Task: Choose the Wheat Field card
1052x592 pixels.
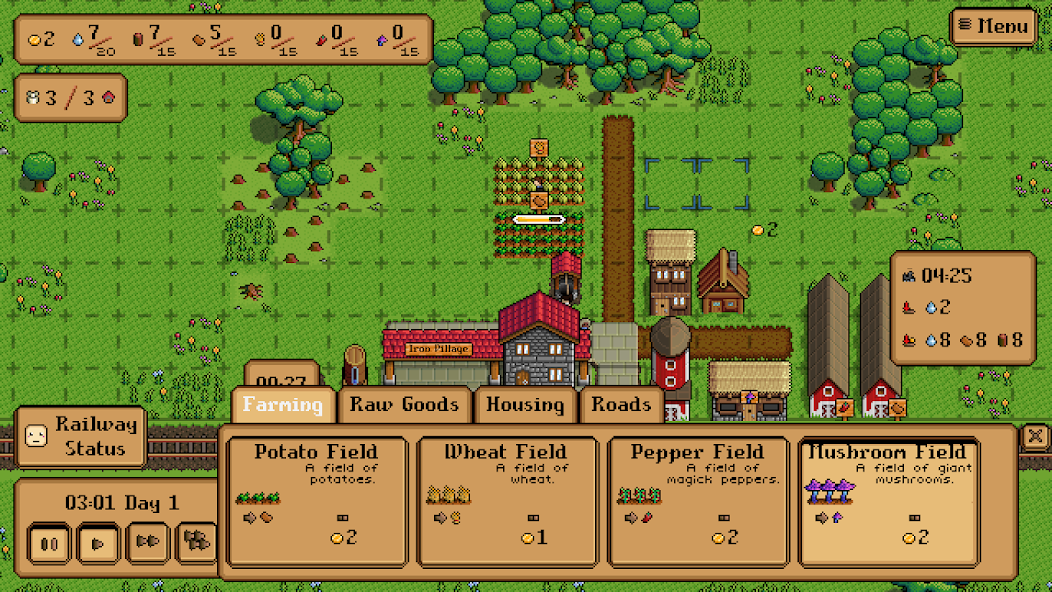Action: 506,501
